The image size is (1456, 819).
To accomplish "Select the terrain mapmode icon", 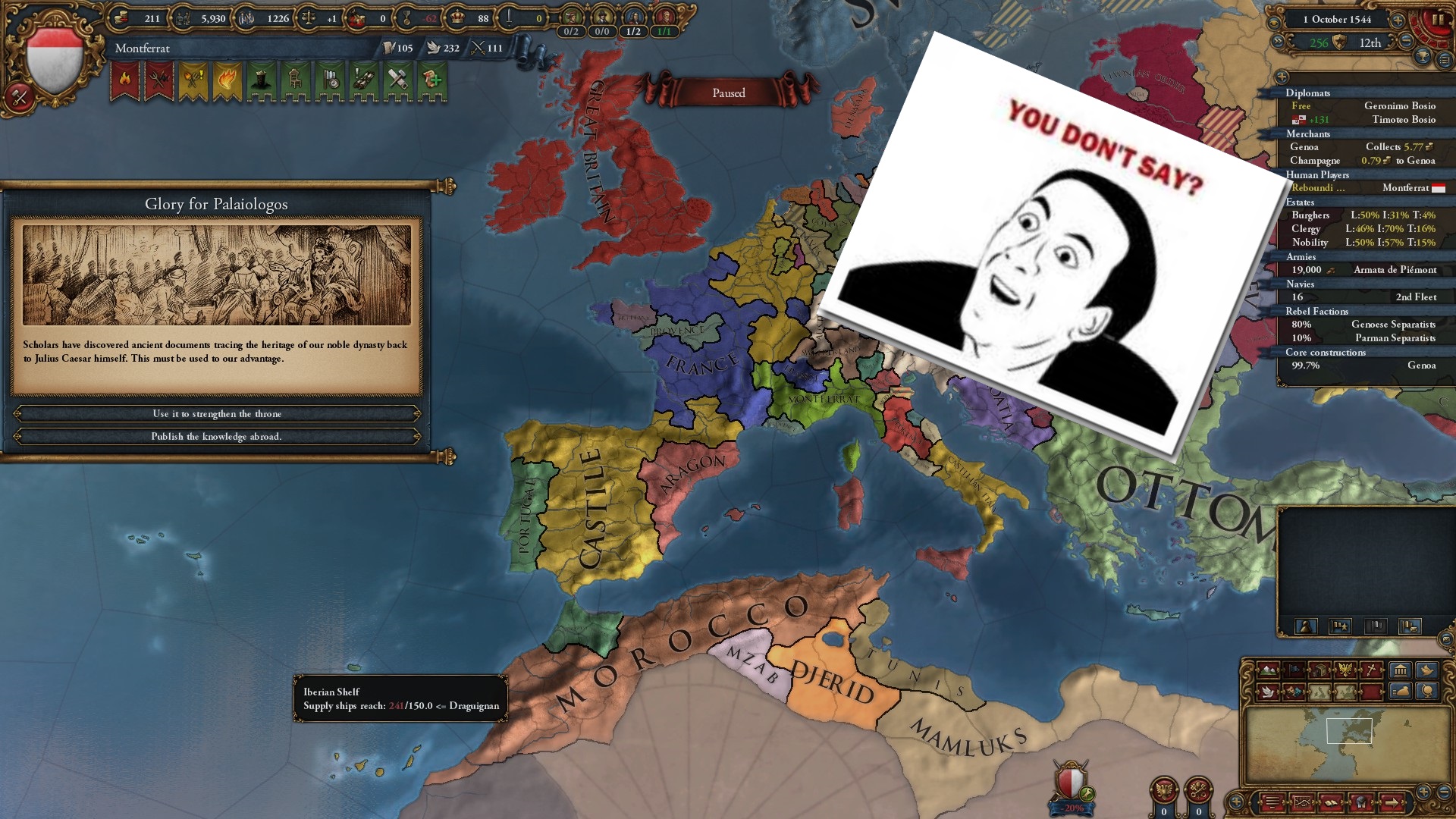I will (x=1268, y=671).
